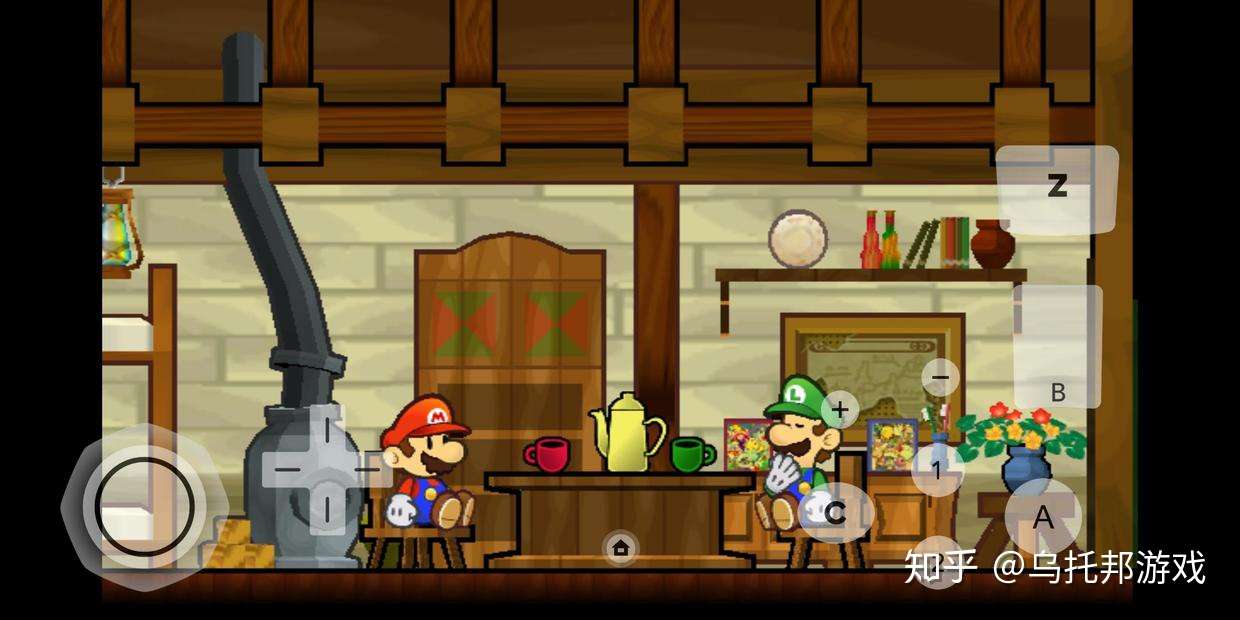Tap the round C button
This screenshot has height=620, width=1240.
pyautogui.click(x=835, y=513)
